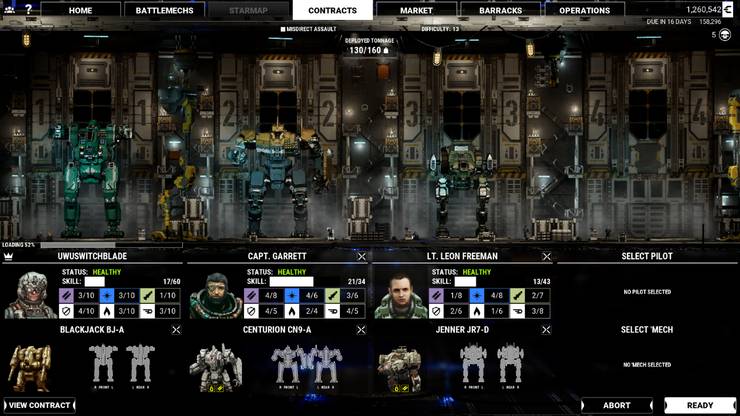This screenshot has width=740, height=416.
Task: Unassign the Blackjack BJ-A mech
Action: 176,329
